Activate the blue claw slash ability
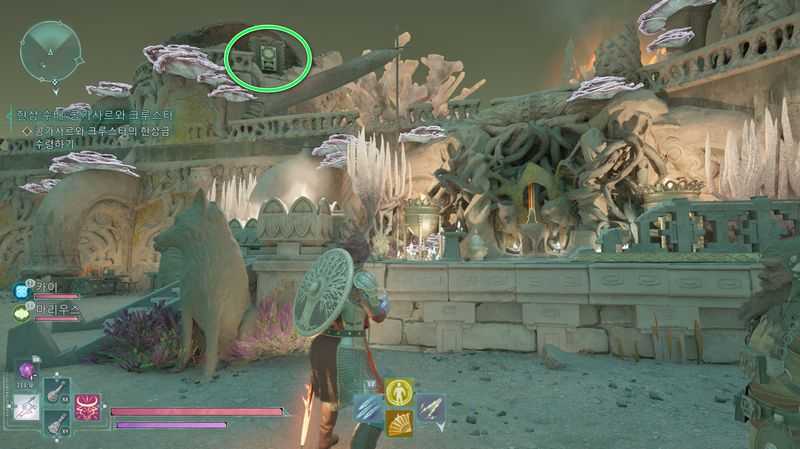Viewport: 800px width, 449px height. point(368,407)
